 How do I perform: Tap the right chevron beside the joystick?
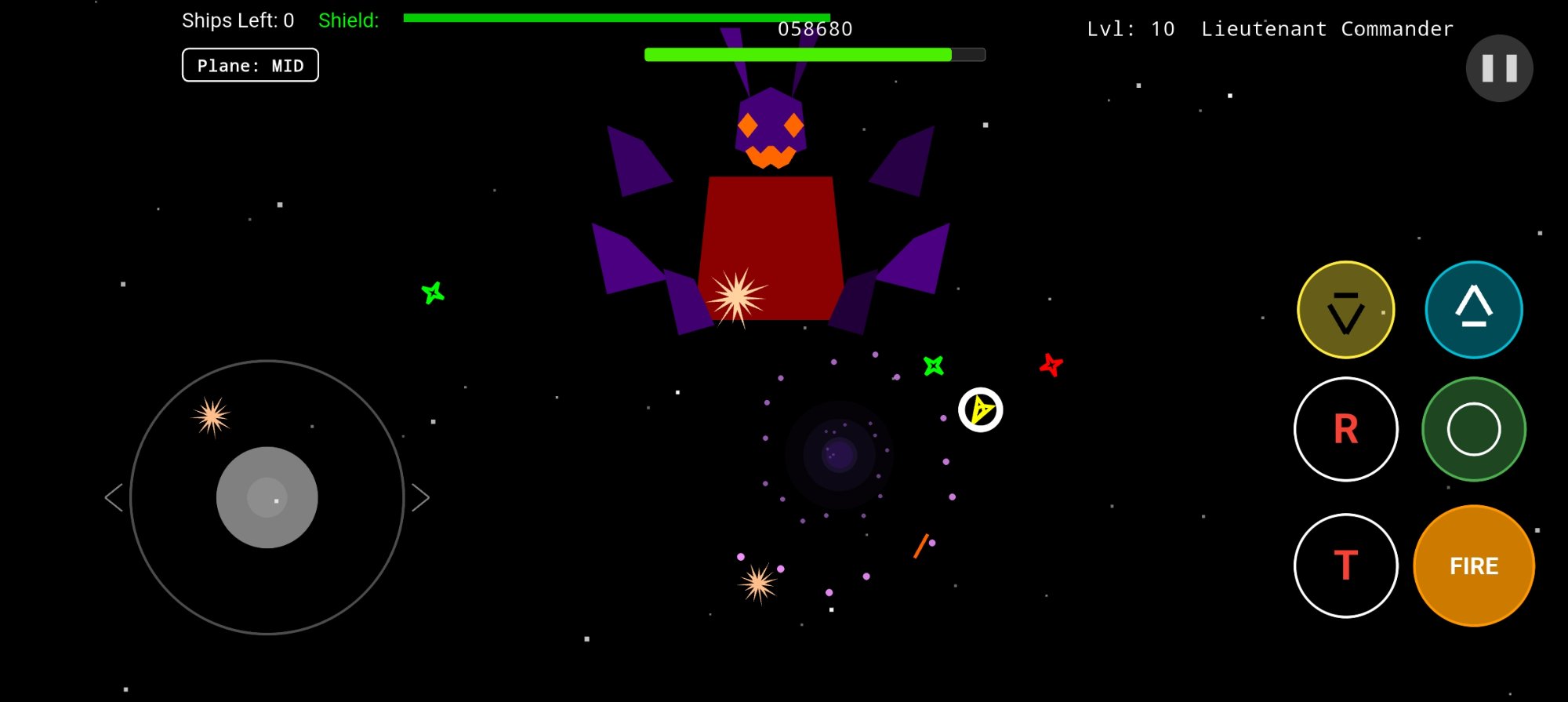click(x=422, y=497)
